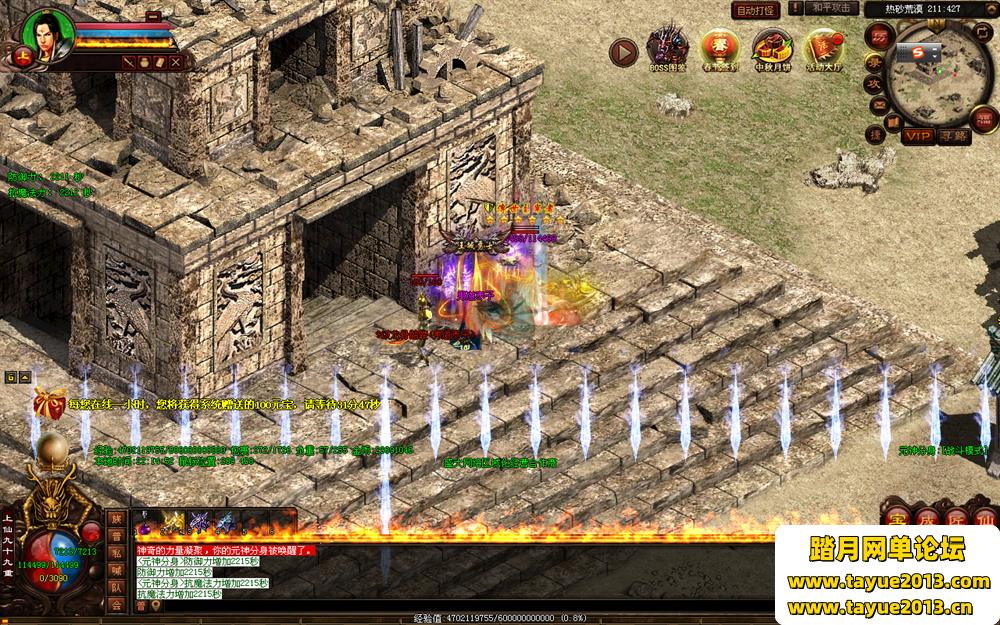Open the 活动大厅 activity hall
Screen dimensions: 1000x625
pyautogui.click(x=824, y=49)
